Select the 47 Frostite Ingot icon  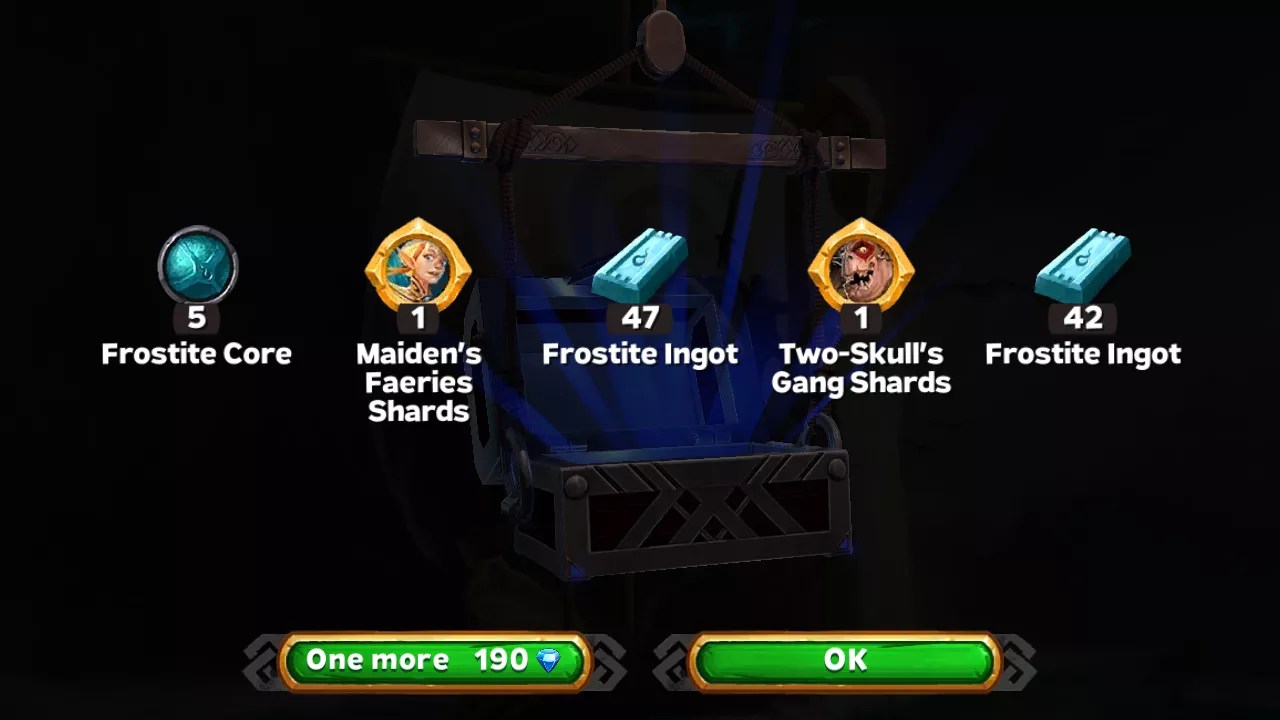640,263
